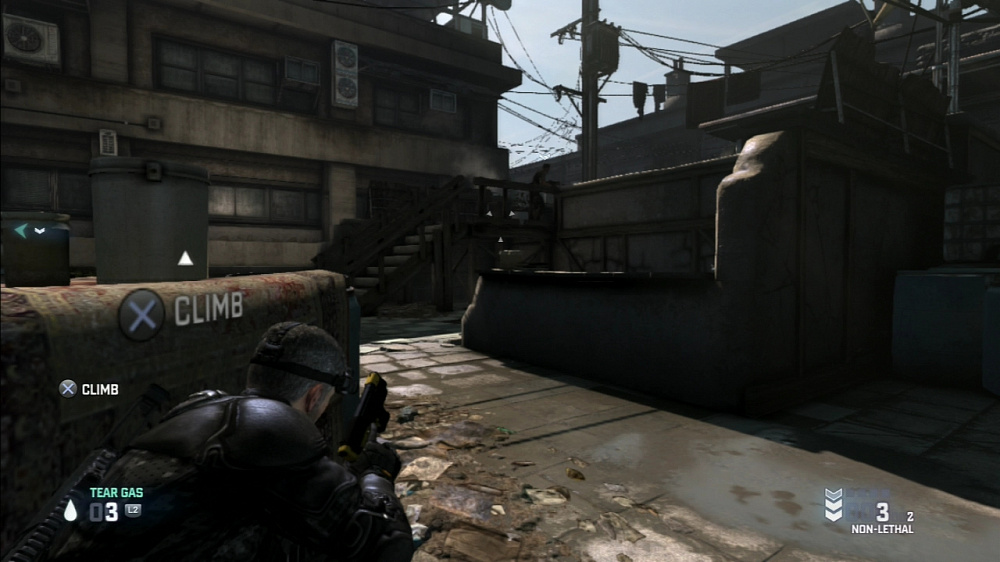Click the triple-chevron weapon icon
Viewport: 1000px width, 562px height.
coord(833,505)
